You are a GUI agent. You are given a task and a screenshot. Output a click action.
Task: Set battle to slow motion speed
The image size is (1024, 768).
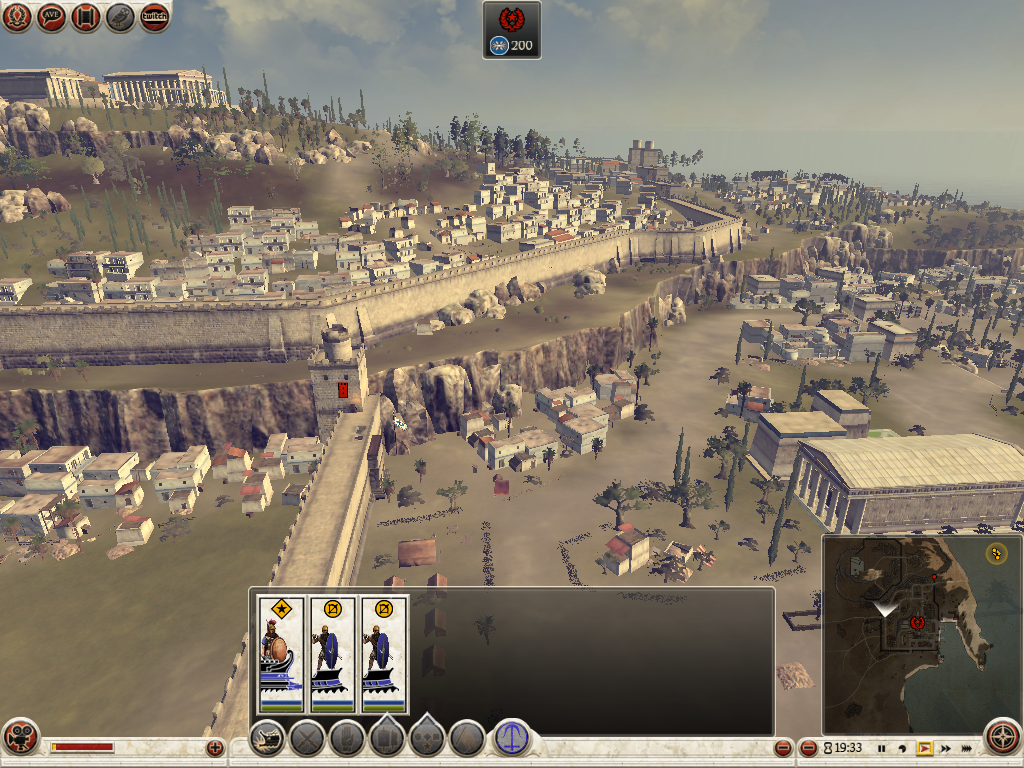pyautogui.click(x=903, y=748)
